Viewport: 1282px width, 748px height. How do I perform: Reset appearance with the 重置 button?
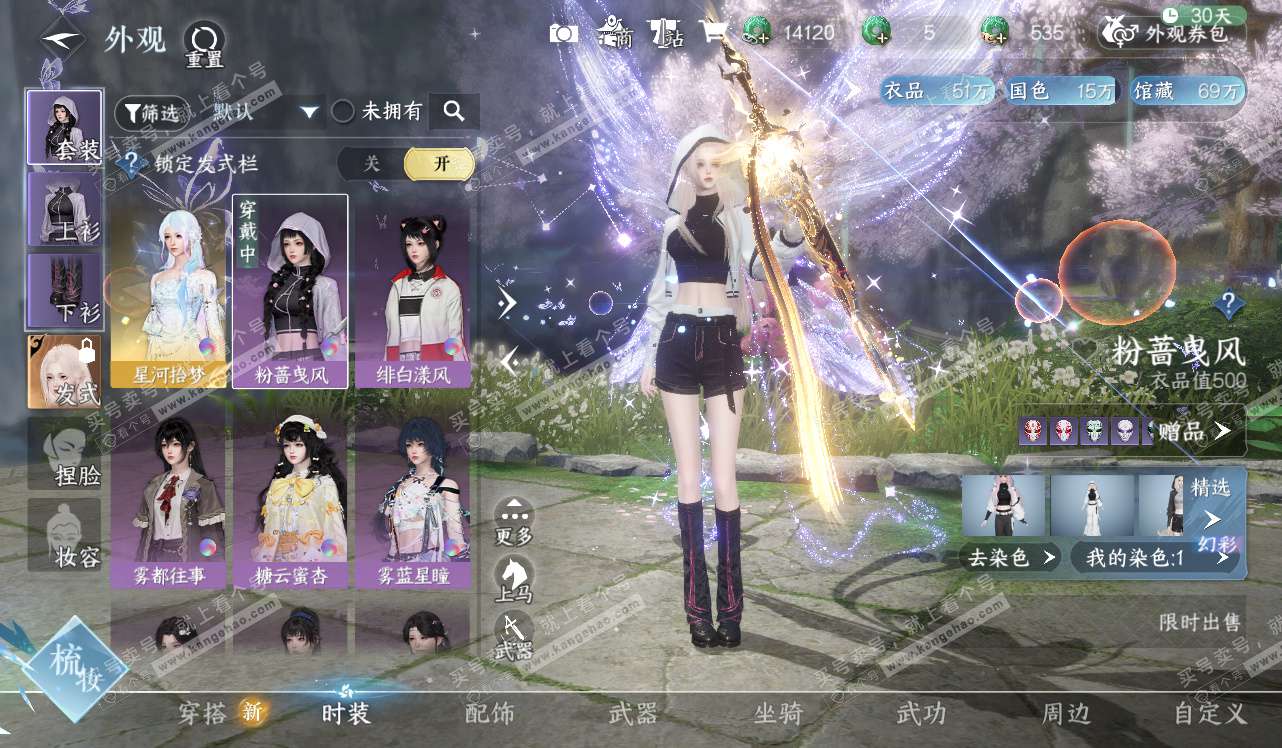click(204, 44)
